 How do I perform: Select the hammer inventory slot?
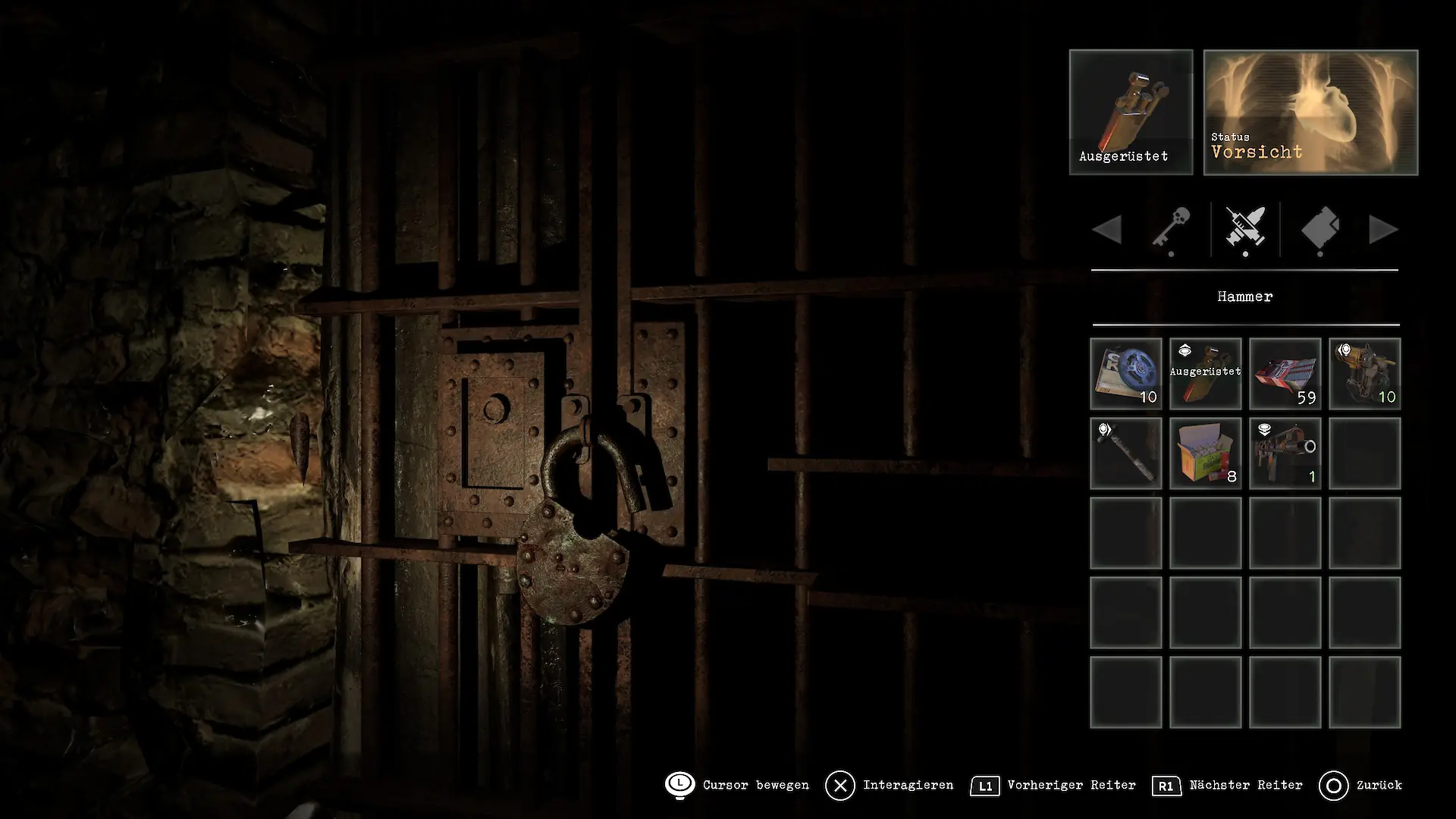(1126, 453)
